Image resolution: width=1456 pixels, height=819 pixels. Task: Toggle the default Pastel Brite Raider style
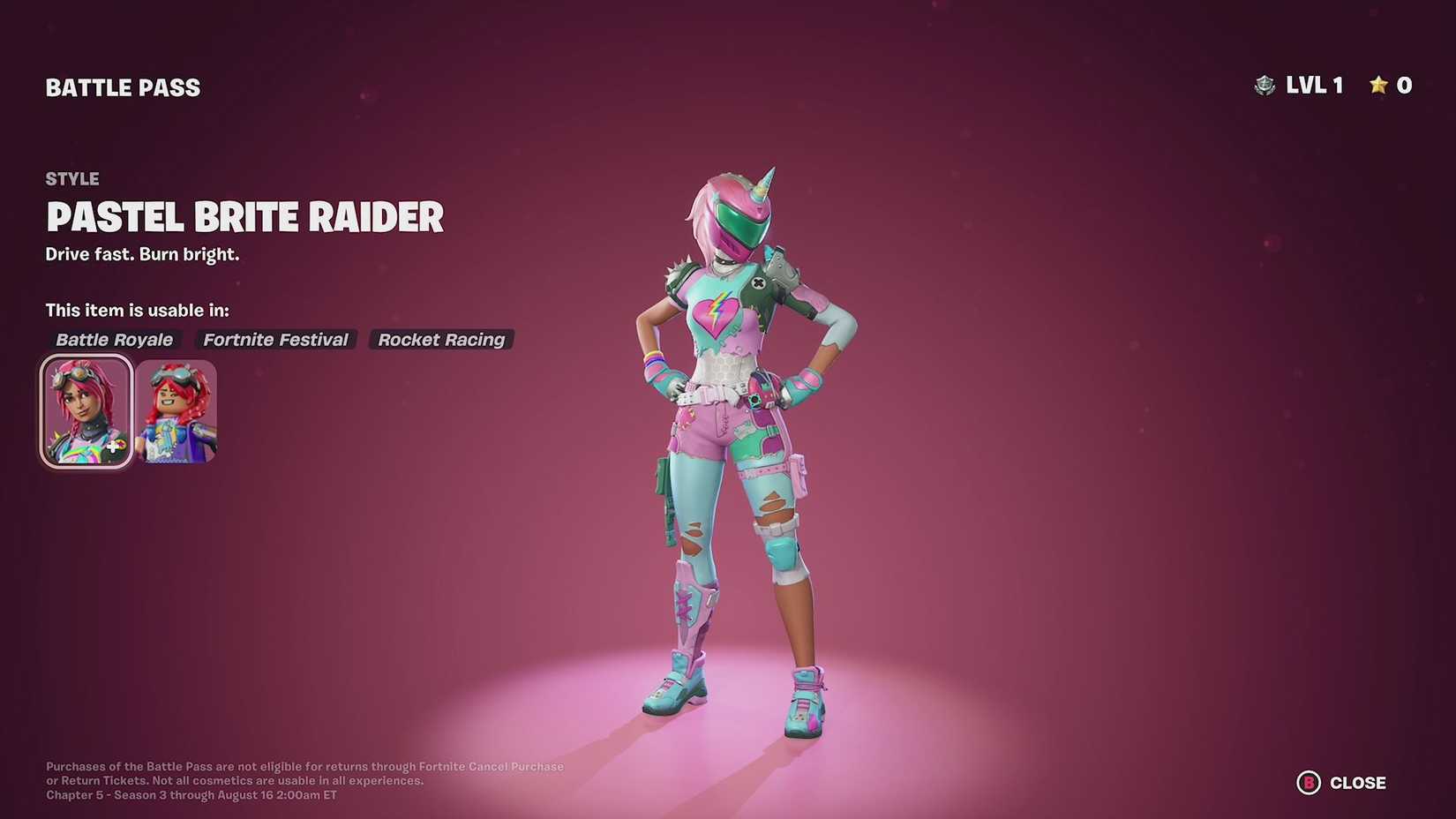pyautogui.click(x=86, y=409)
